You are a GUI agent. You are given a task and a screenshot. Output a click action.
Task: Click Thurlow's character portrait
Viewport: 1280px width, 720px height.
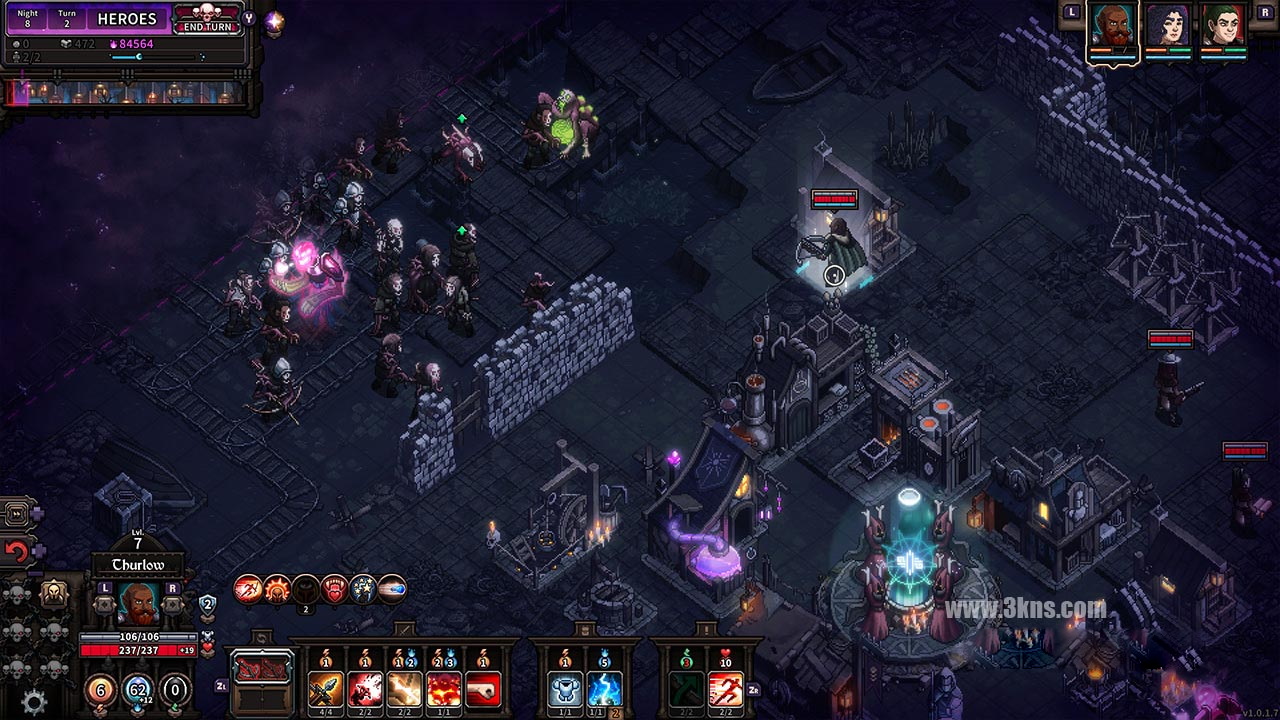click(138, 603)
